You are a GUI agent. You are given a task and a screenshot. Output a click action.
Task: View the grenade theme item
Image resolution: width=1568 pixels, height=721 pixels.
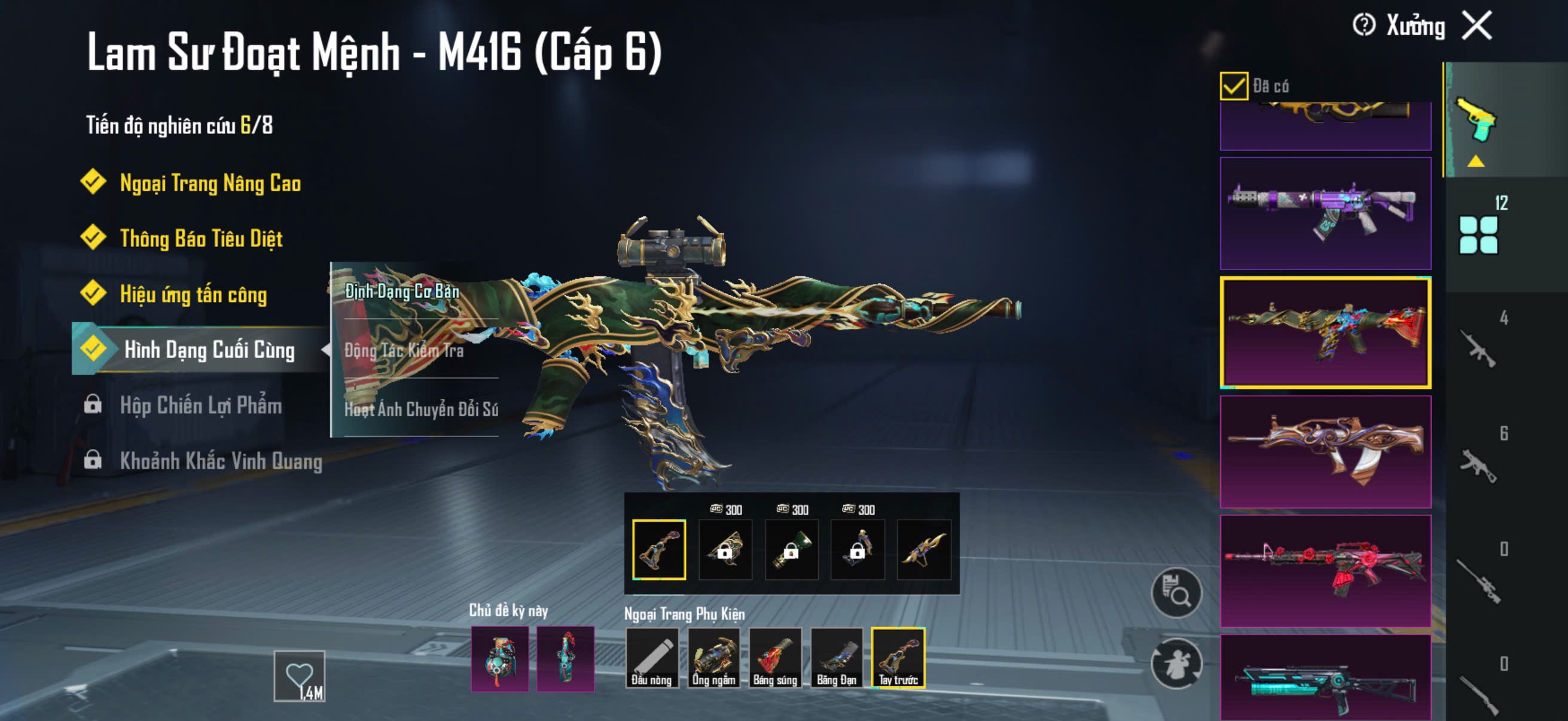(x=499, y=658)
